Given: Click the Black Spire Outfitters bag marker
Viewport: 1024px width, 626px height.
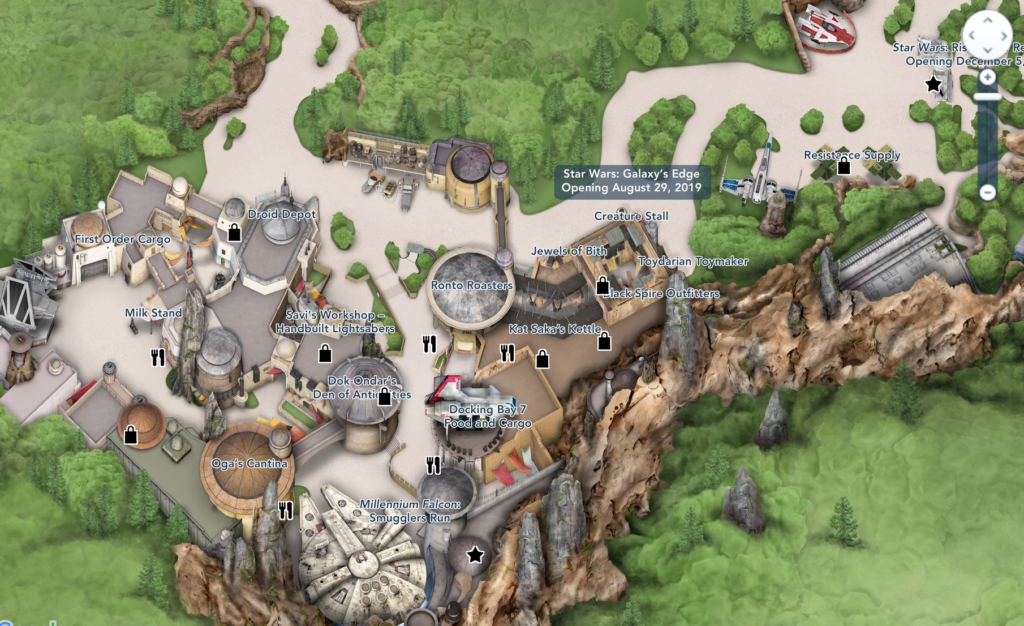Looking at the screenshot, I should [604, 341].
